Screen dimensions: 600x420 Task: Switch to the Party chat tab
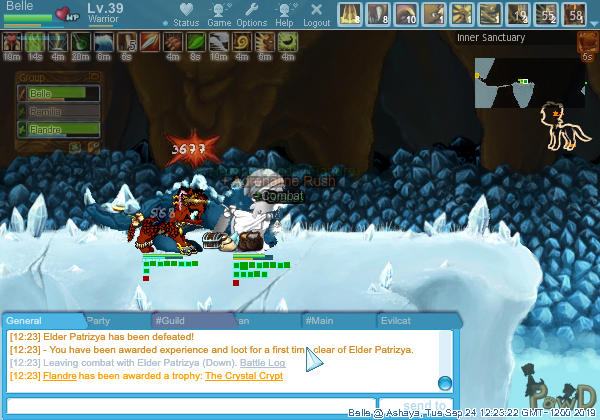click(x=98, y=321)
